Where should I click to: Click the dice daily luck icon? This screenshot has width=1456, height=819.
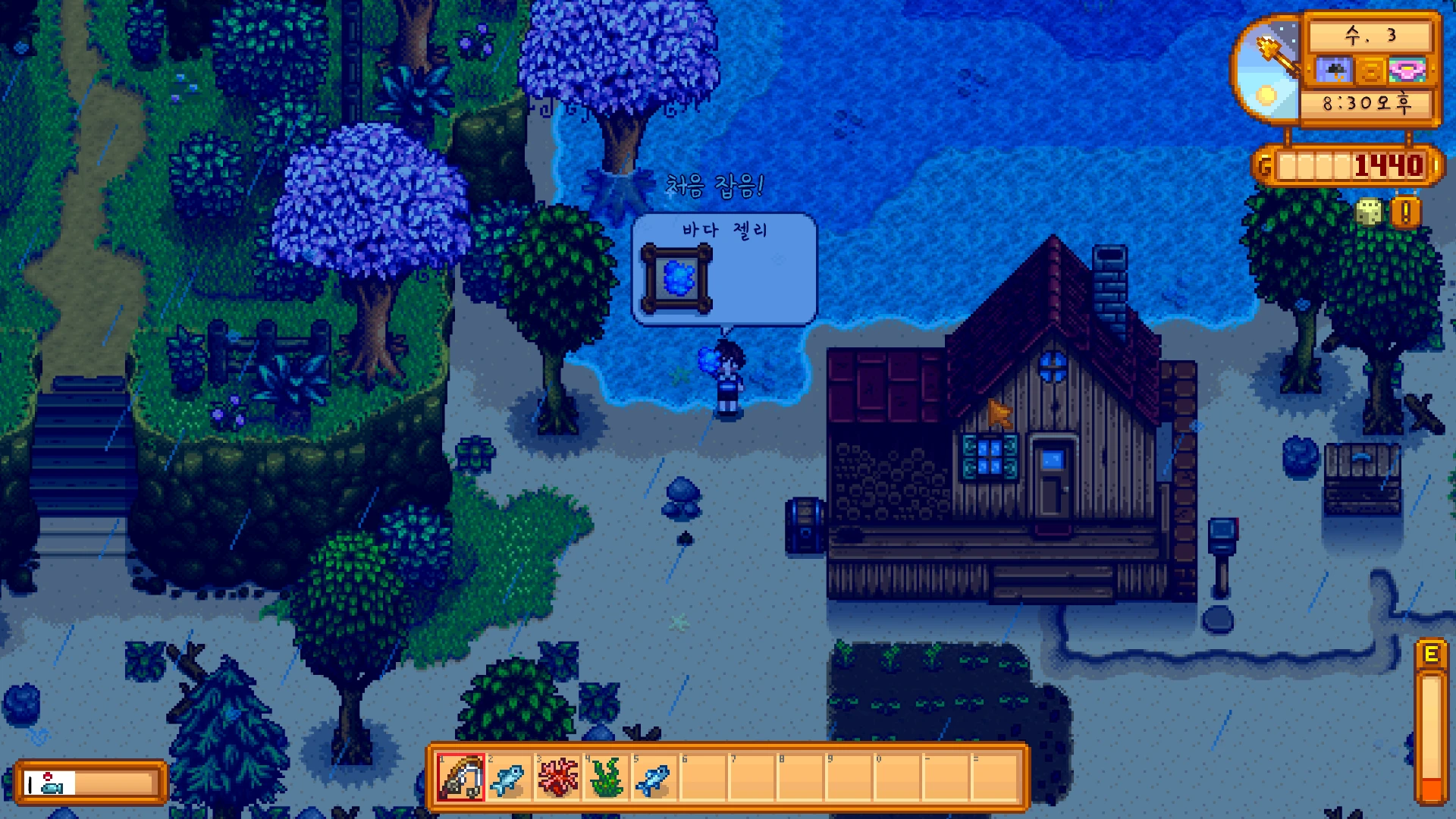point(1369,212)
